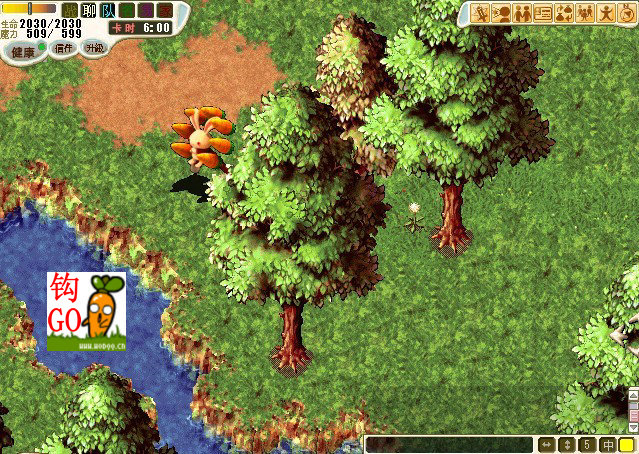Toggle the 队 team mode button
Screen dimensions: 639x454
[107, 10]
